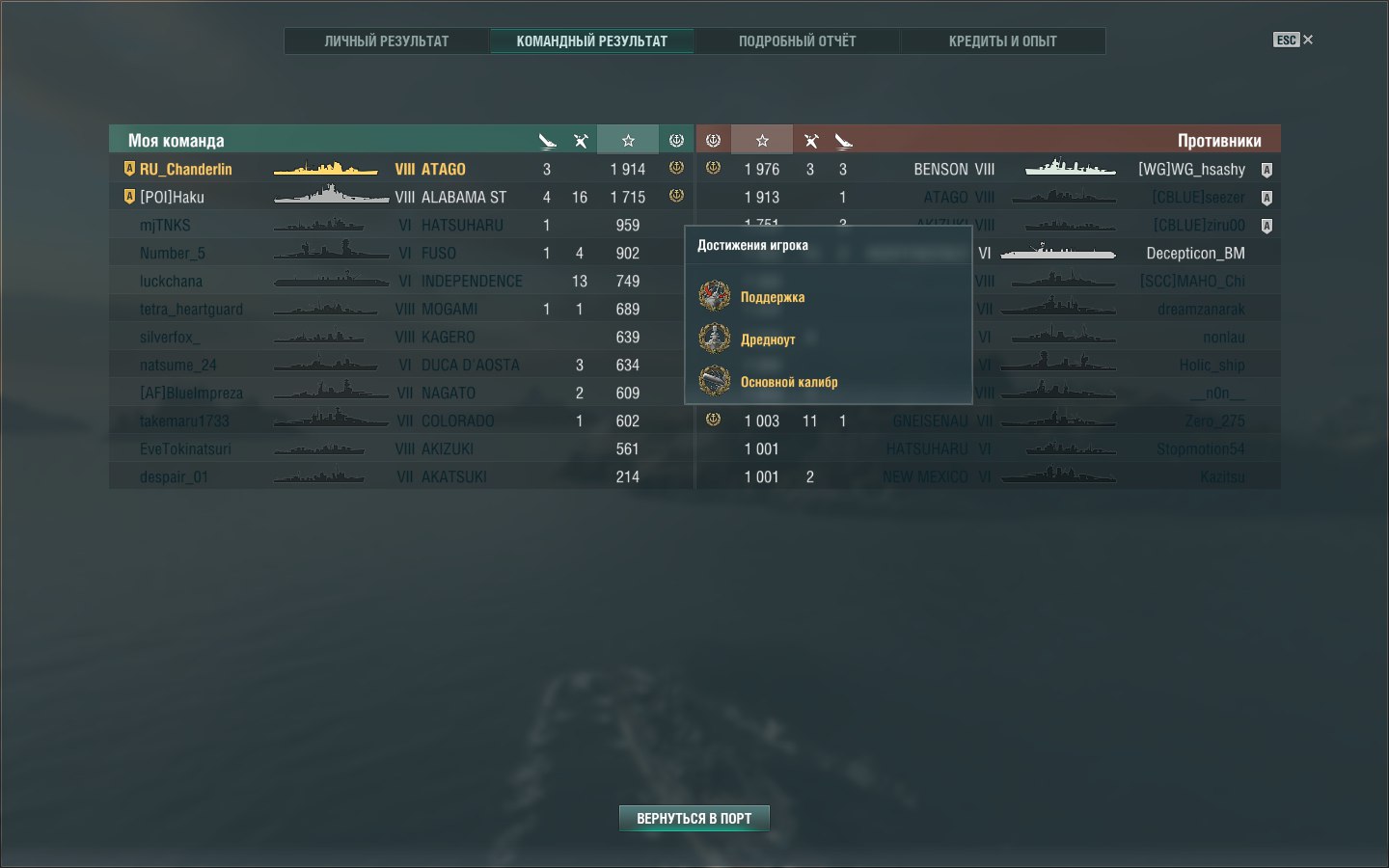
Task: Select luckchana in my team list
Action: tap(171, 281)
